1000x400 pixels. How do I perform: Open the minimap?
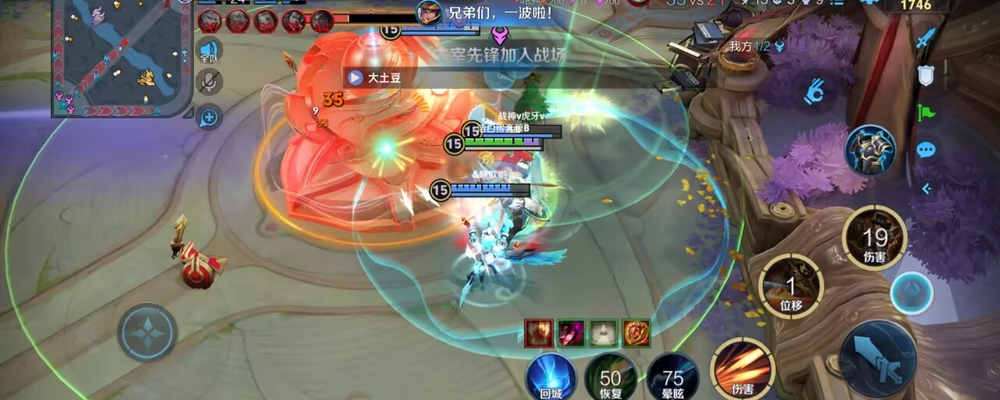pos(120,55)
